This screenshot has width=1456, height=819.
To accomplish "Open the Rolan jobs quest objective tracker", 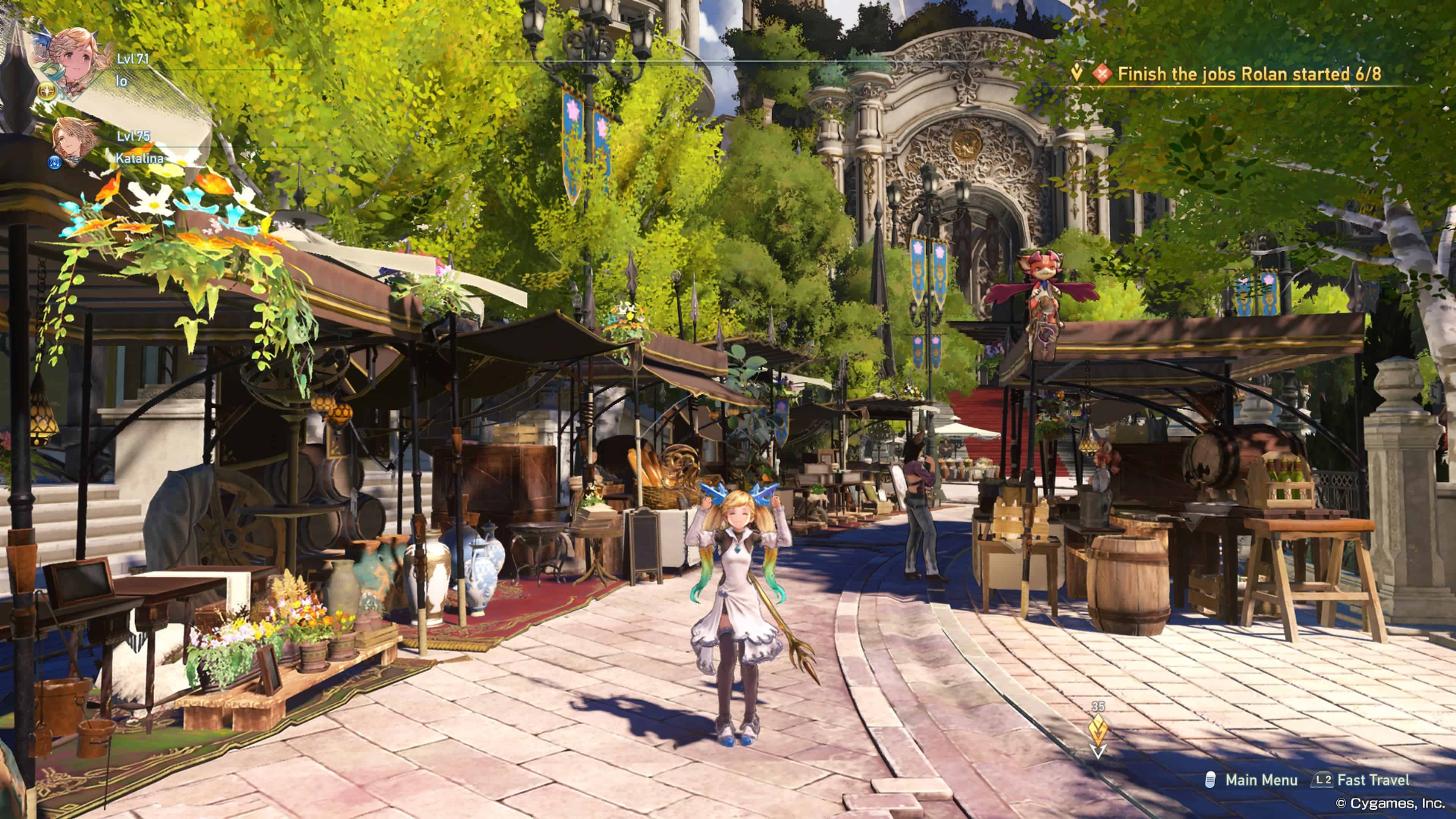I will tap(1248, 74).
